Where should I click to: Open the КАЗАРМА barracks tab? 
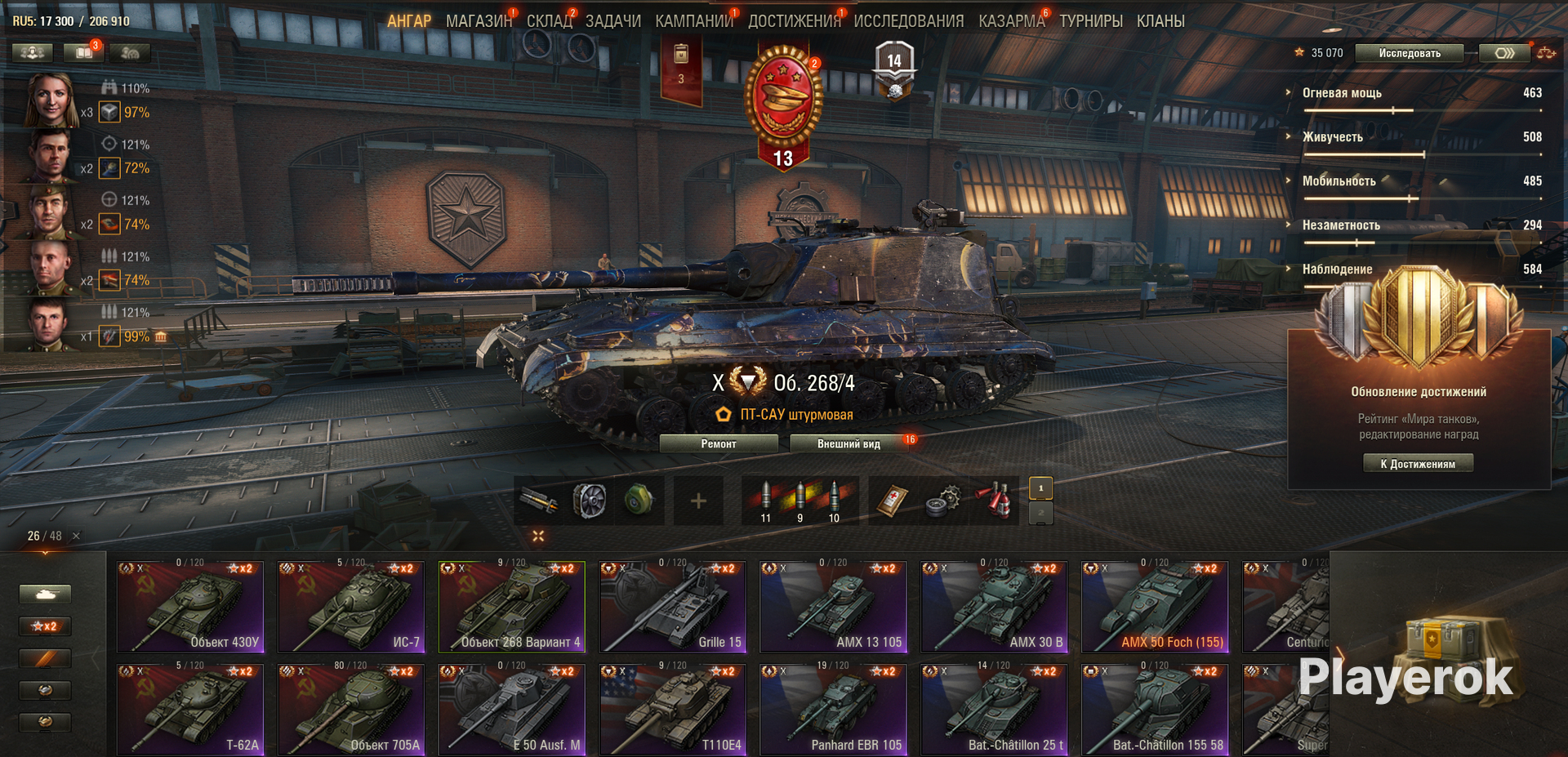[x=1011, y=21]
